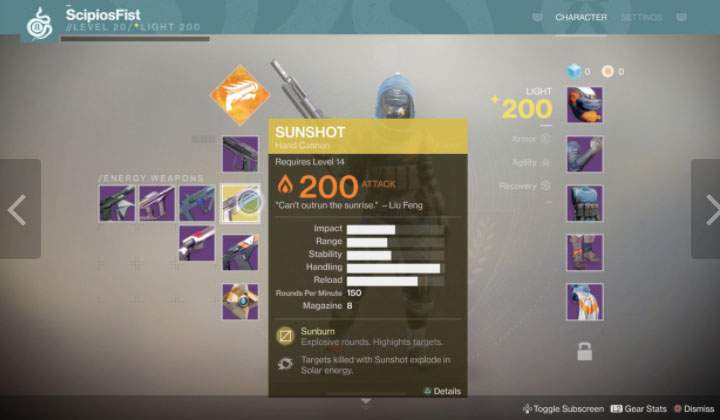
Task: Click the left page arrow
Action: click(17, 209)
